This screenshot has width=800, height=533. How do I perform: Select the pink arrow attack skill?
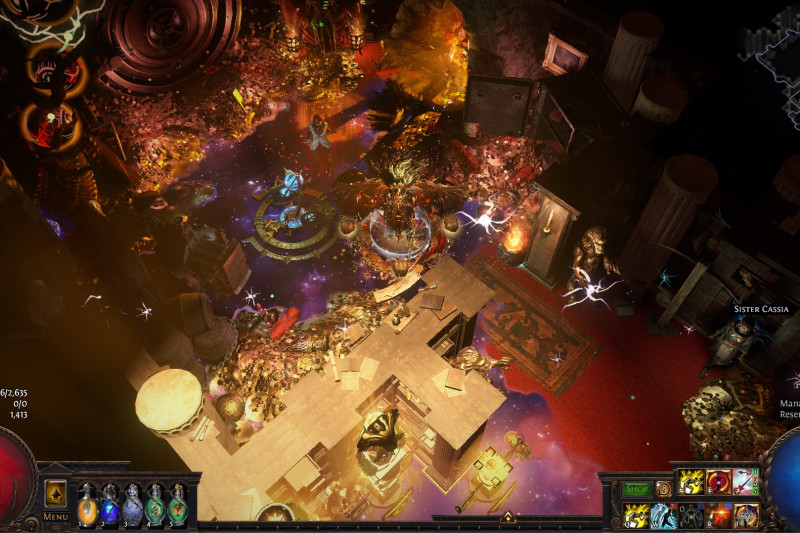point(745,483)
